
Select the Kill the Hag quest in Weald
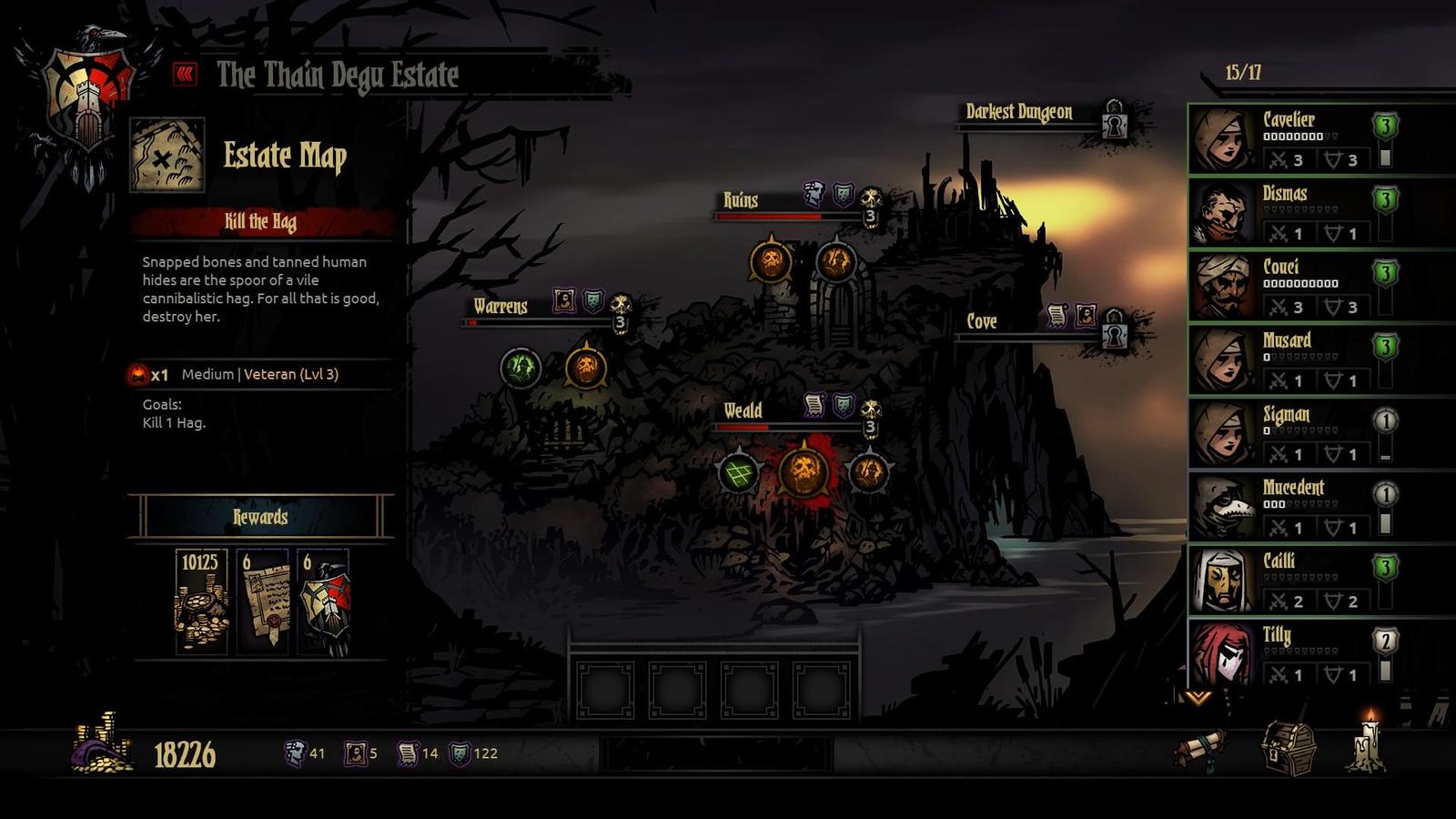(x=804, y=471)
